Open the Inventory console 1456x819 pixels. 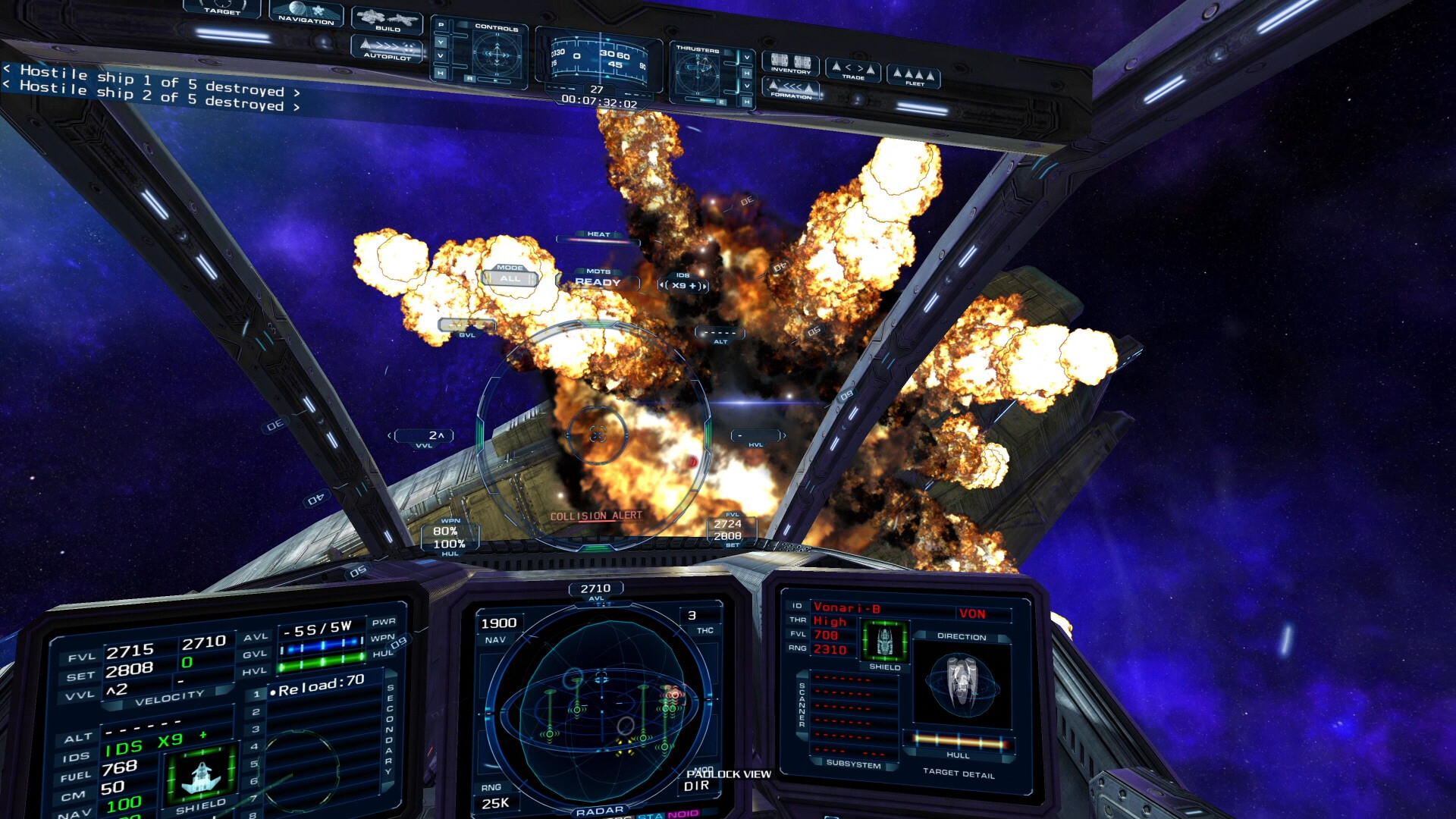pos(790,64)
